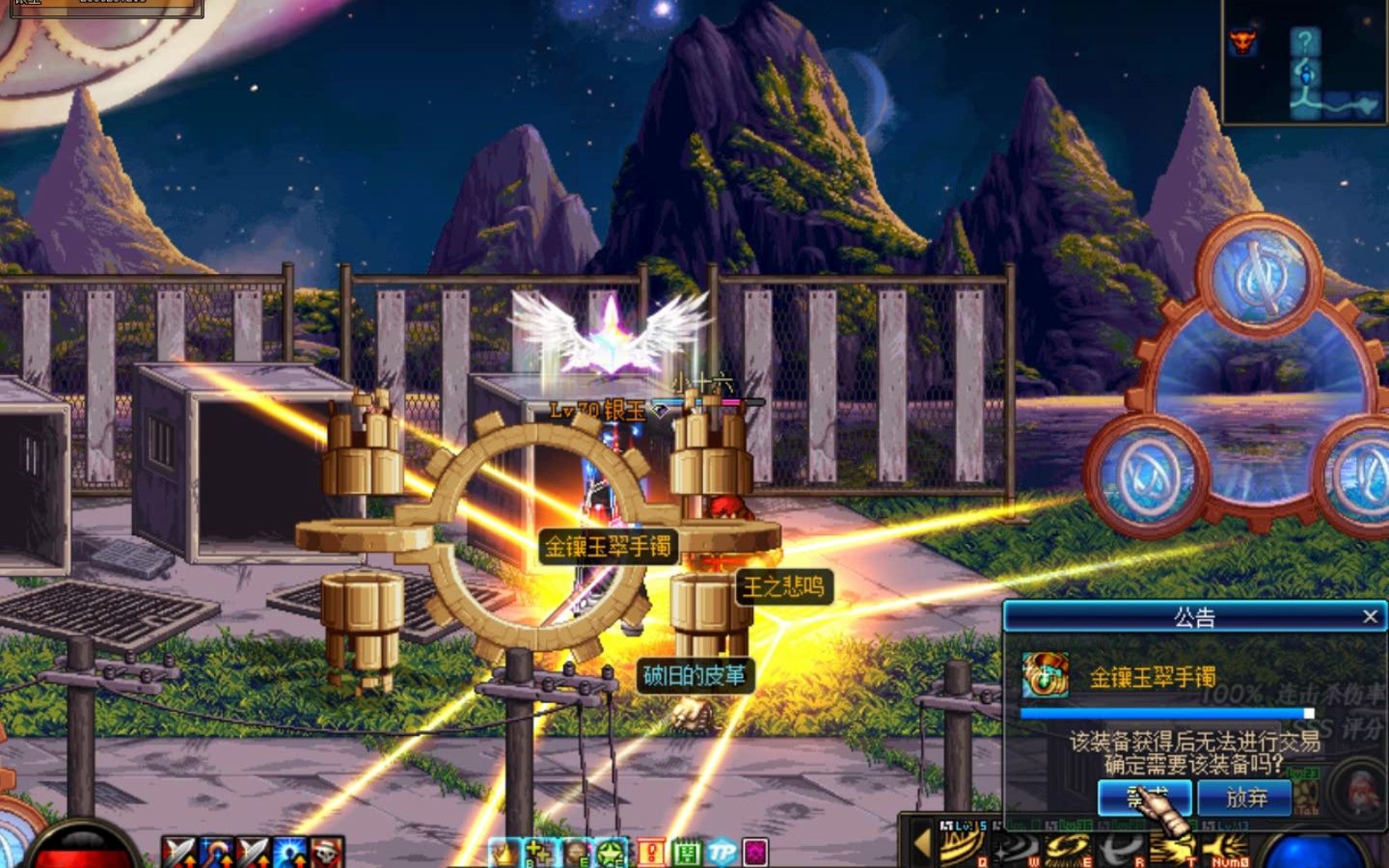Close the 公告 notice dialog
1389x868 pixels.
[x=1370, y=616]
